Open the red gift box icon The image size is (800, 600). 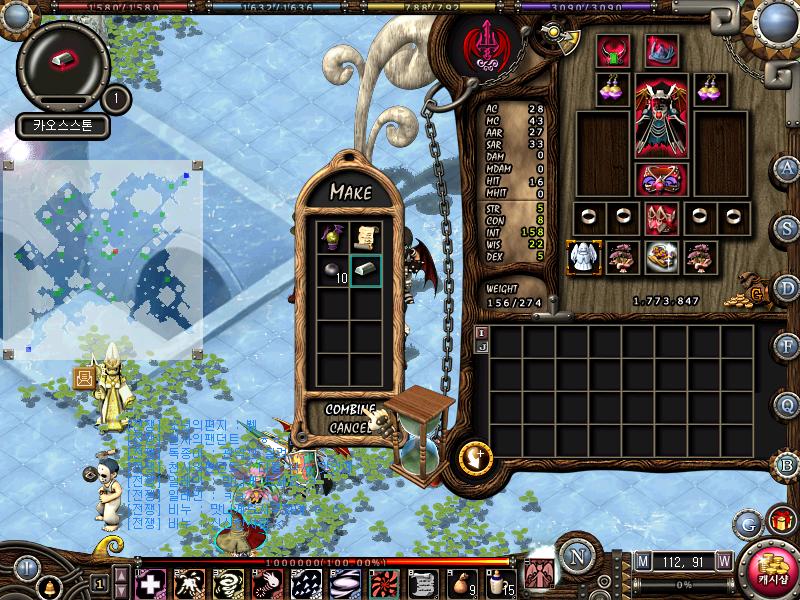pos(780,521)
